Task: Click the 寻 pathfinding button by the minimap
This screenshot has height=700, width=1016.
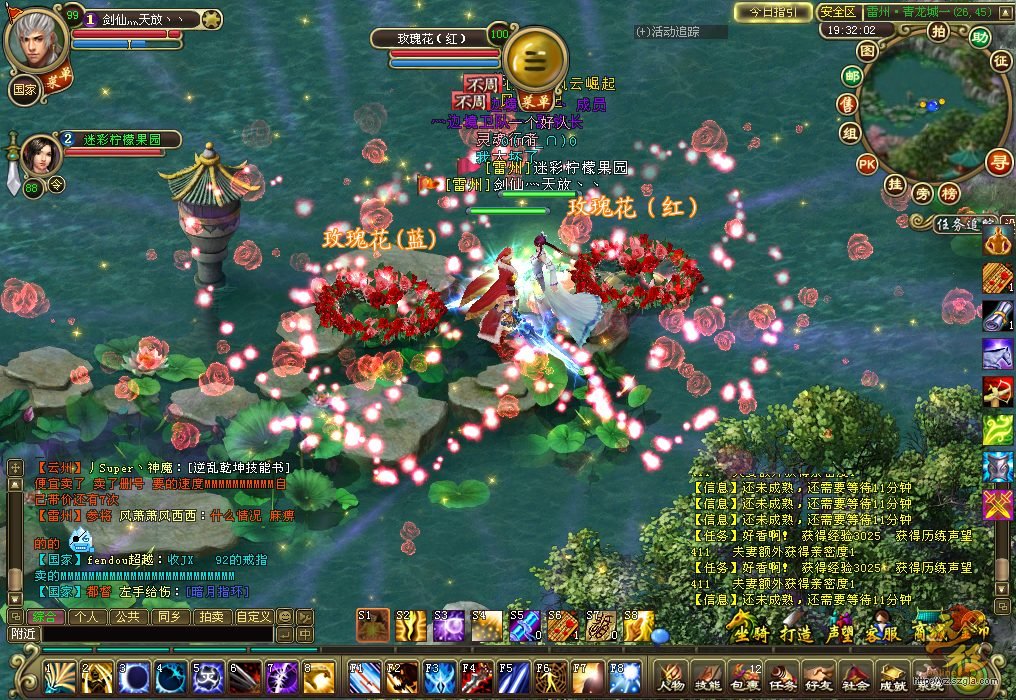Action: (x=997, y=161)
